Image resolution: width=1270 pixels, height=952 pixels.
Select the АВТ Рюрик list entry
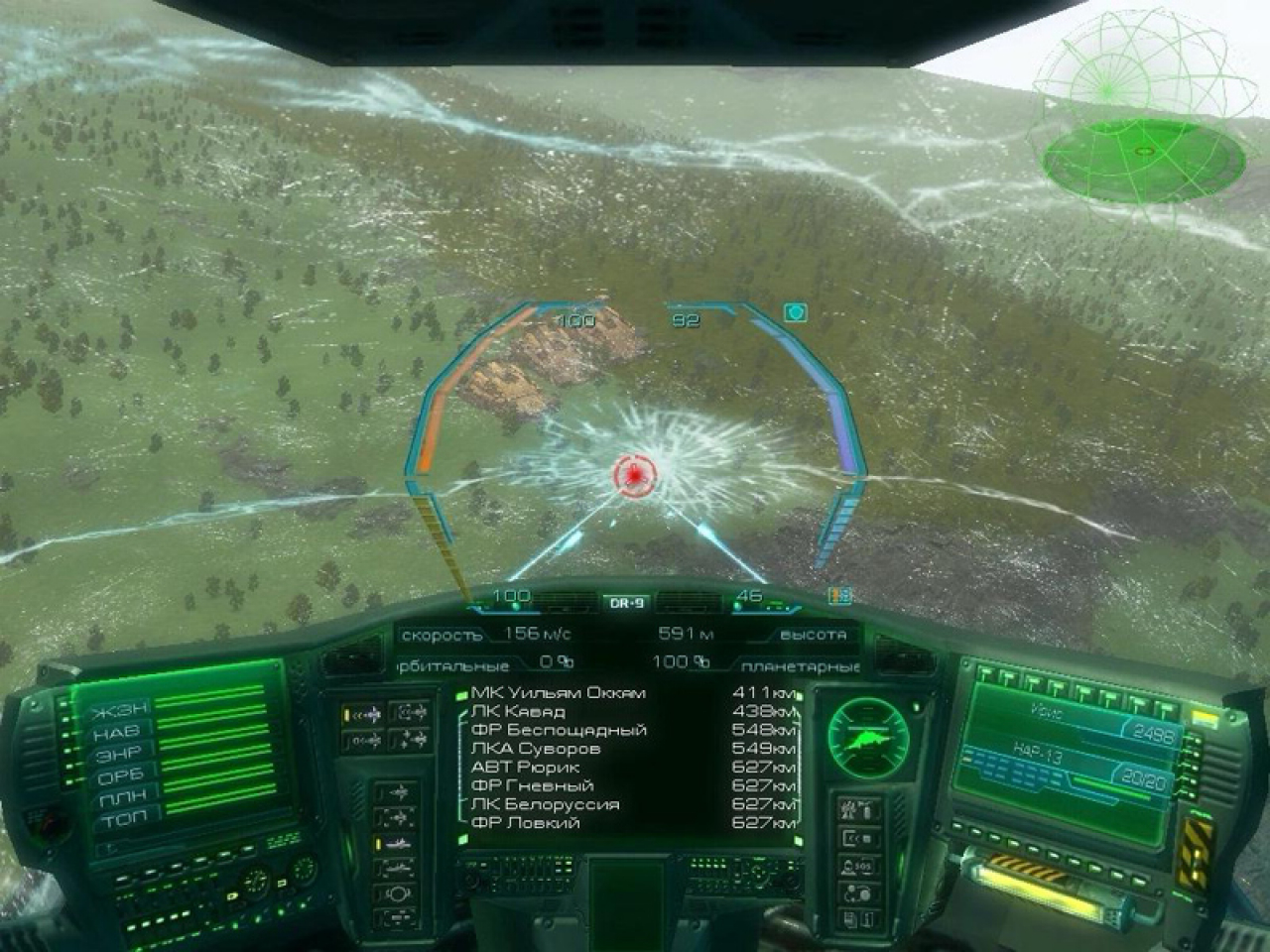[x=525, y=767]
